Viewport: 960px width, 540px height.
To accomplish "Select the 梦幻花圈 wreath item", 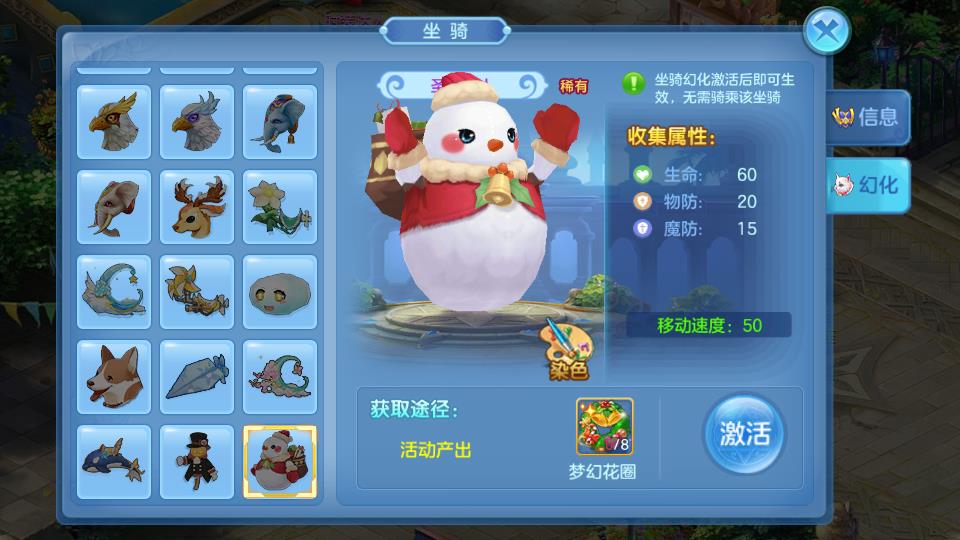I will point(605,426).
